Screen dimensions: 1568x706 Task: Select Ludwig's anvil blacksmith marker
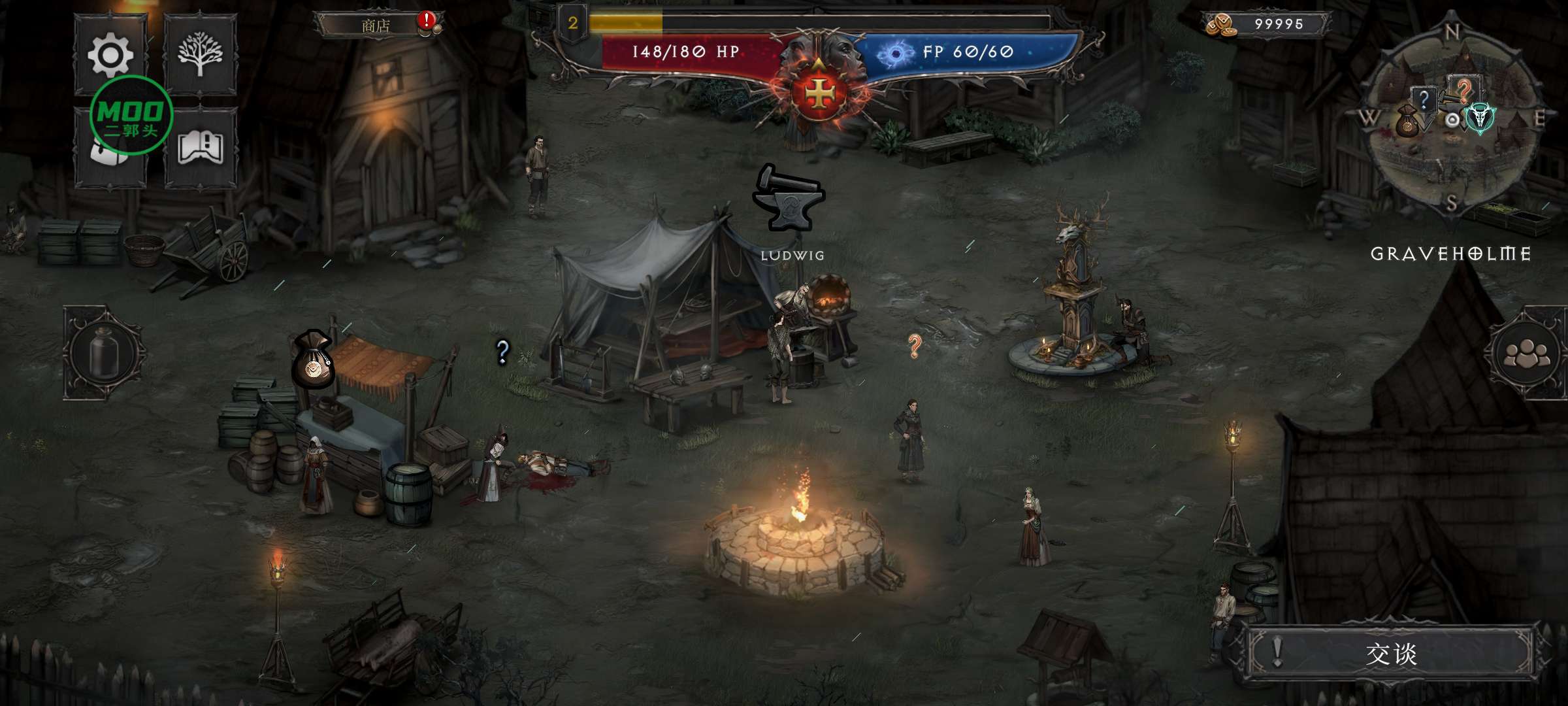click(789, 199)
